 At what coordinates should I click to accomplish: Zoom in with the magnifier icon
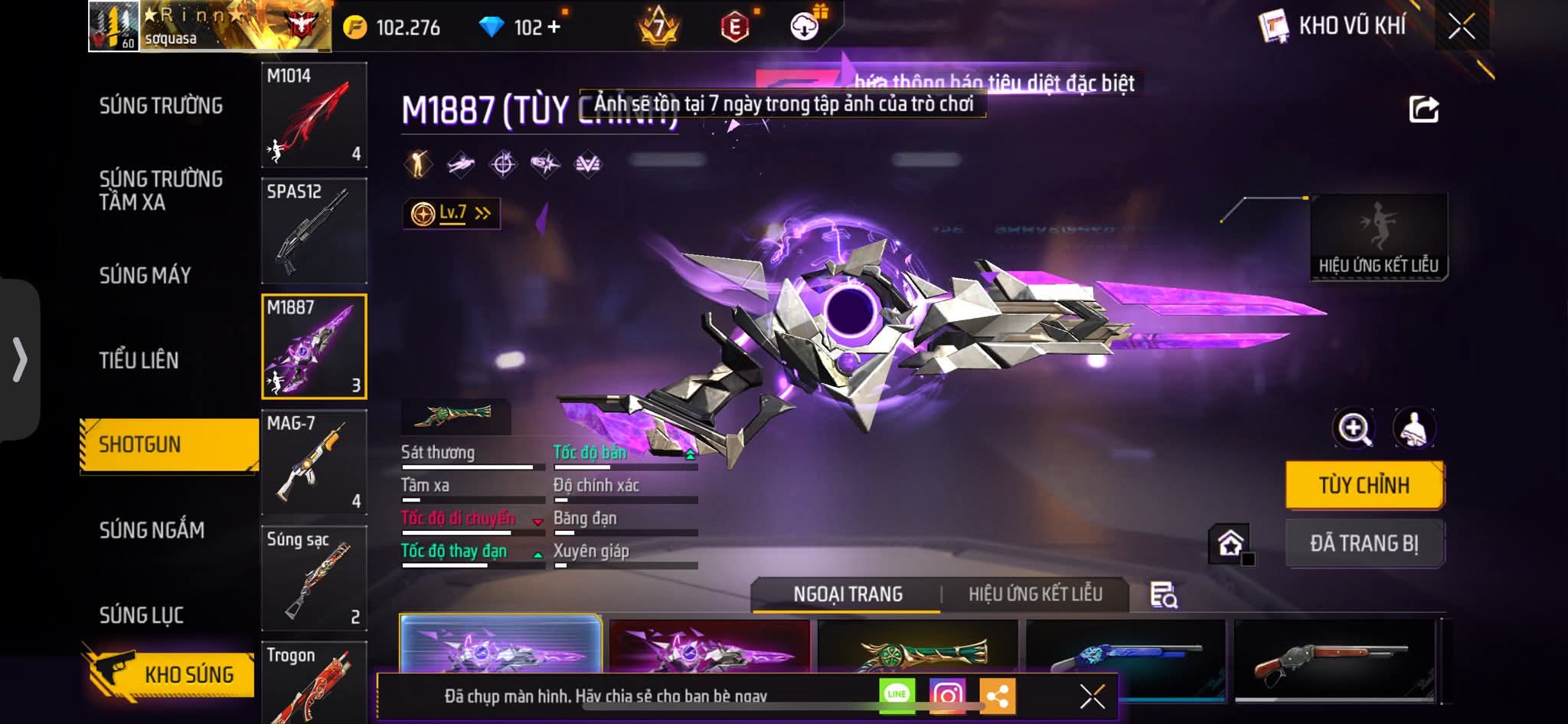pos(1354,428)
